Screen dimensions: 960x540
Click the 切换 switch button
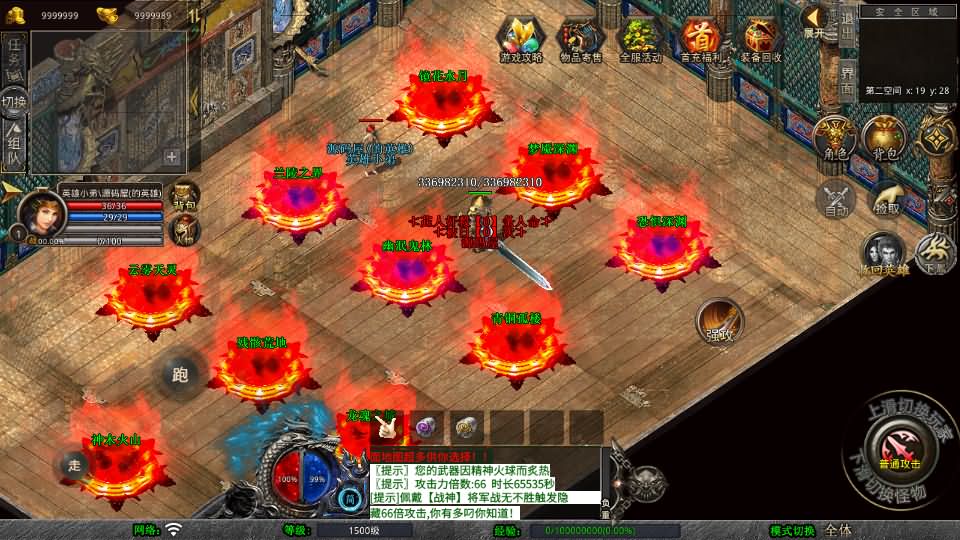14,102
